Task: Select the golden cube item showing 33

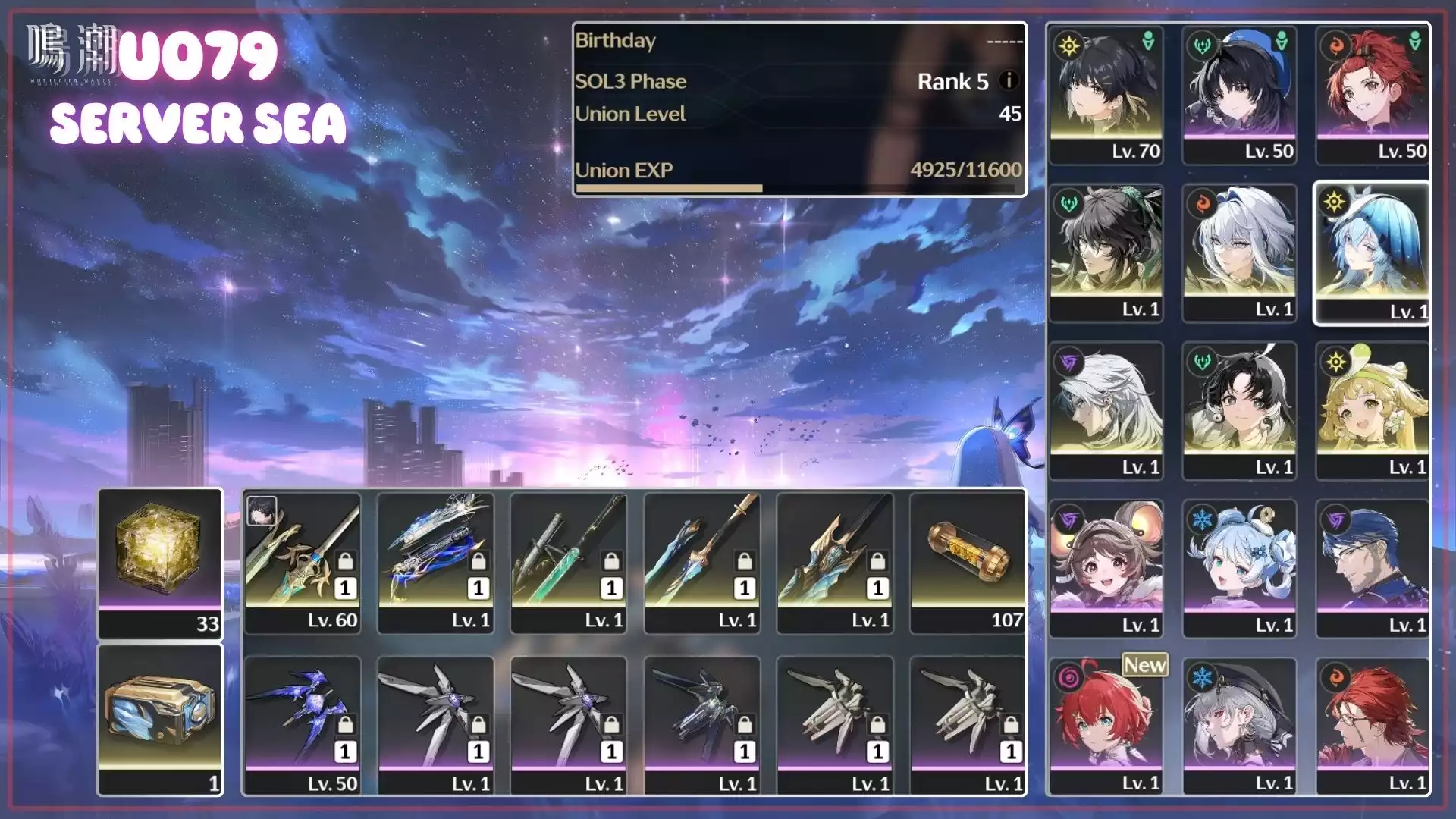Action: point(160,561)
